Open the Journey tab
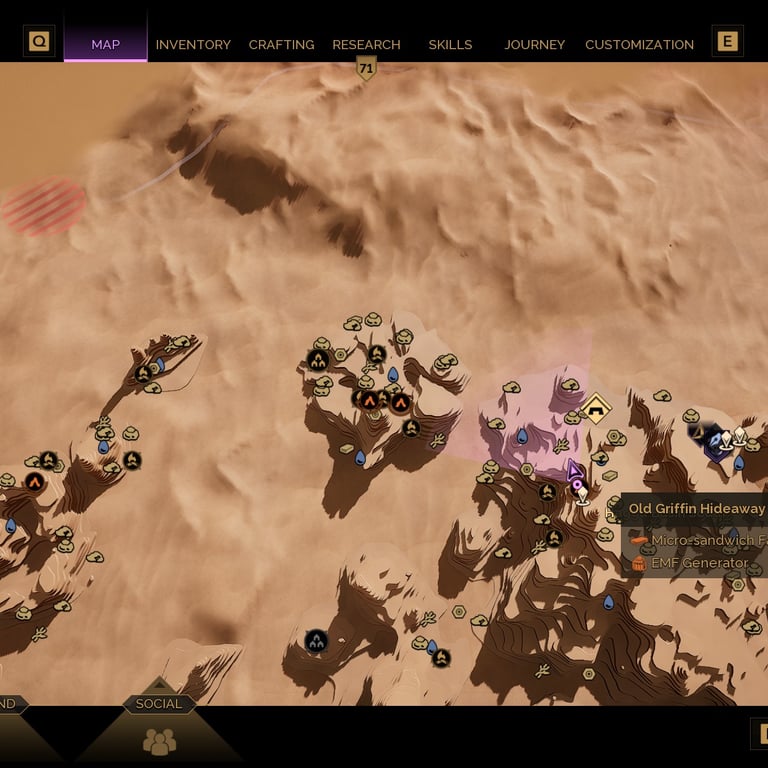 [534, 45]
